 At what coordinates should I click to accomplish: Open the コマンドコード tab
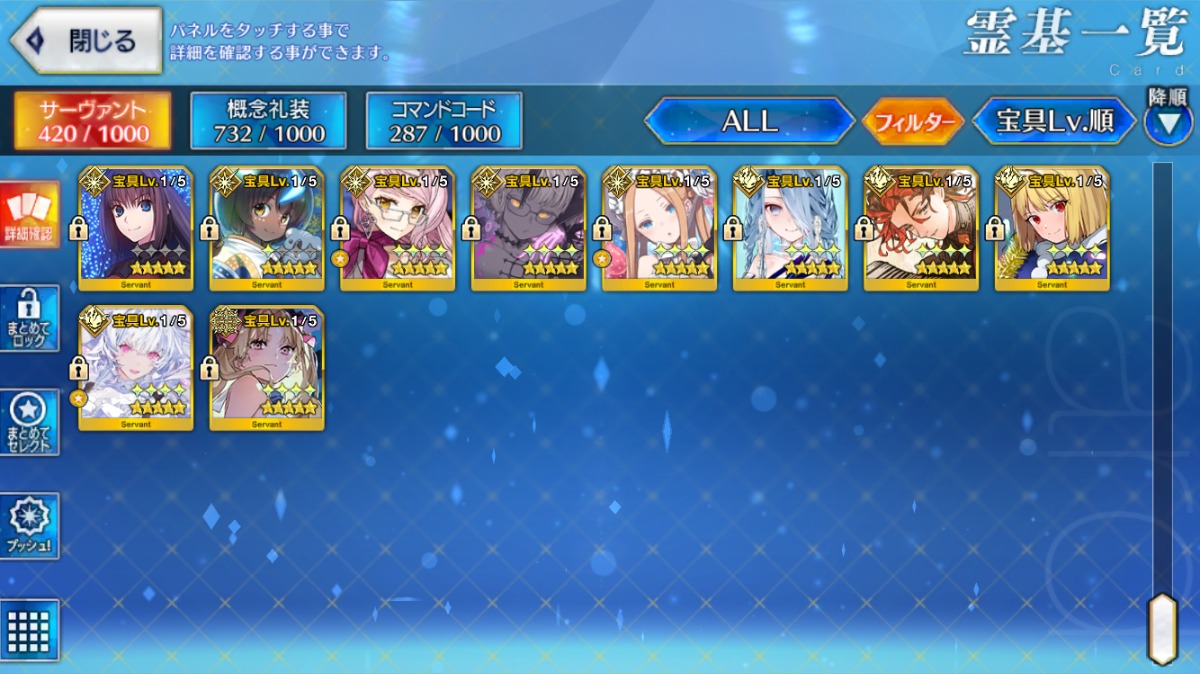pos(444,122)
